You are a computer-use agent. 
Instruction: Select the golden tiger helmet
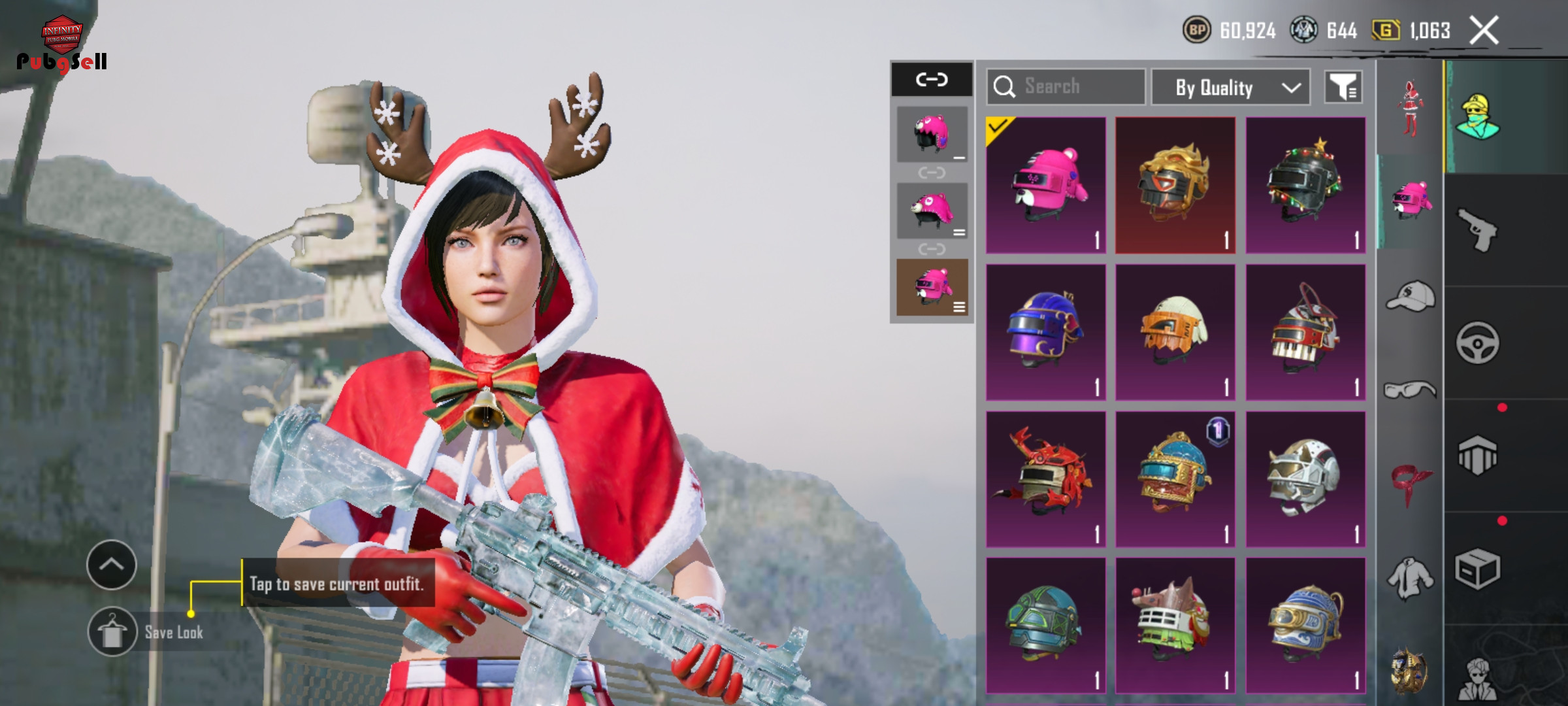point(1175,185)
